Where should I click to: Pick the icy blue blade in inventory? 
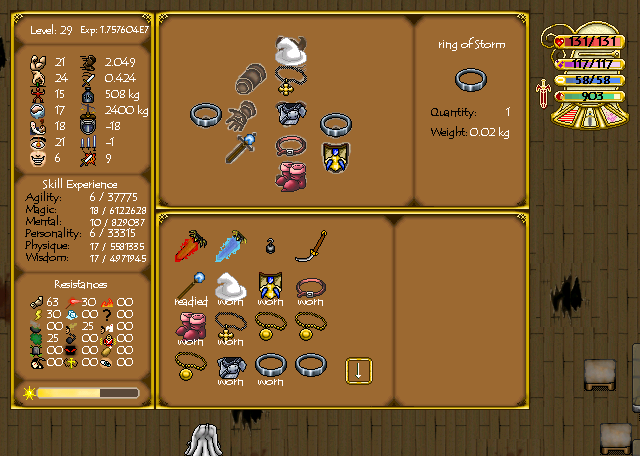pos(229,246)
